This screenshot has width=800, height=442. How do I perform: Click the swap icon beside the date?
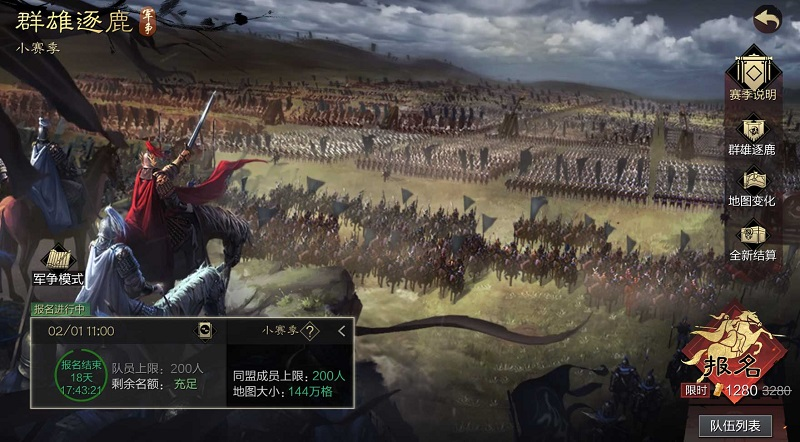tap(204, 331)
